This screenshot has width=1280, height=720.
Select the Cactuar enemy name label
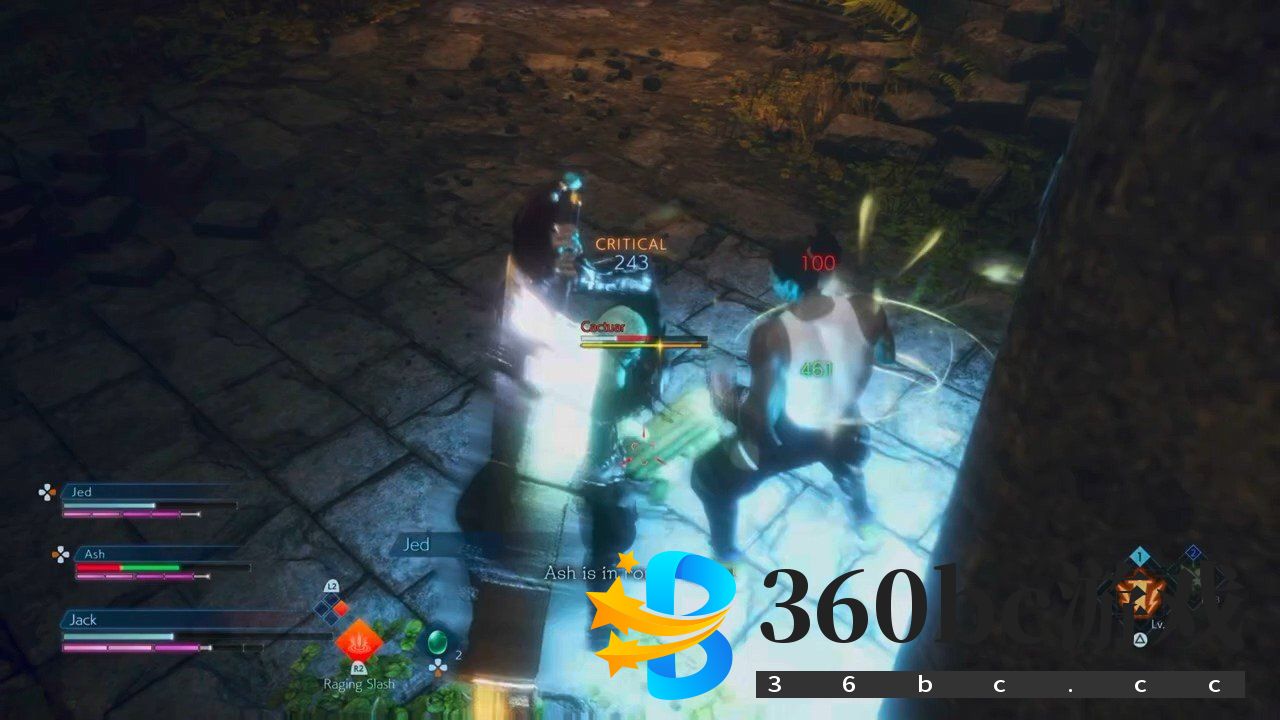point(602,326)
